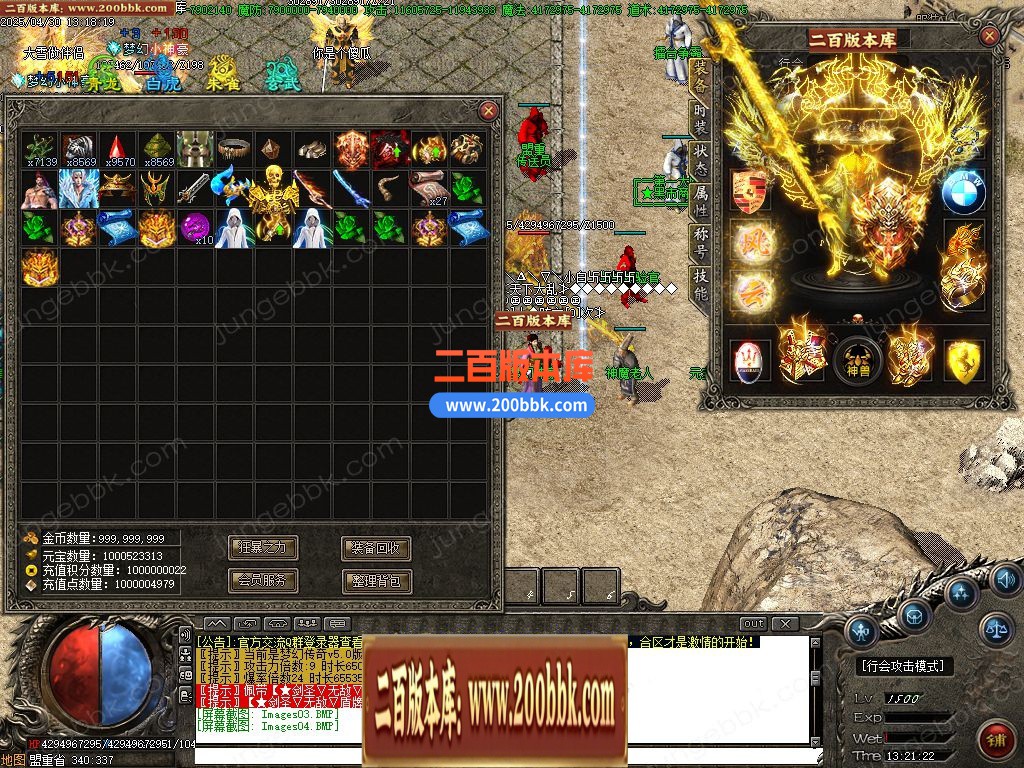Switch to the 称号 title tab
This screenshot has width=1024, height=768.
pos(701,244)
